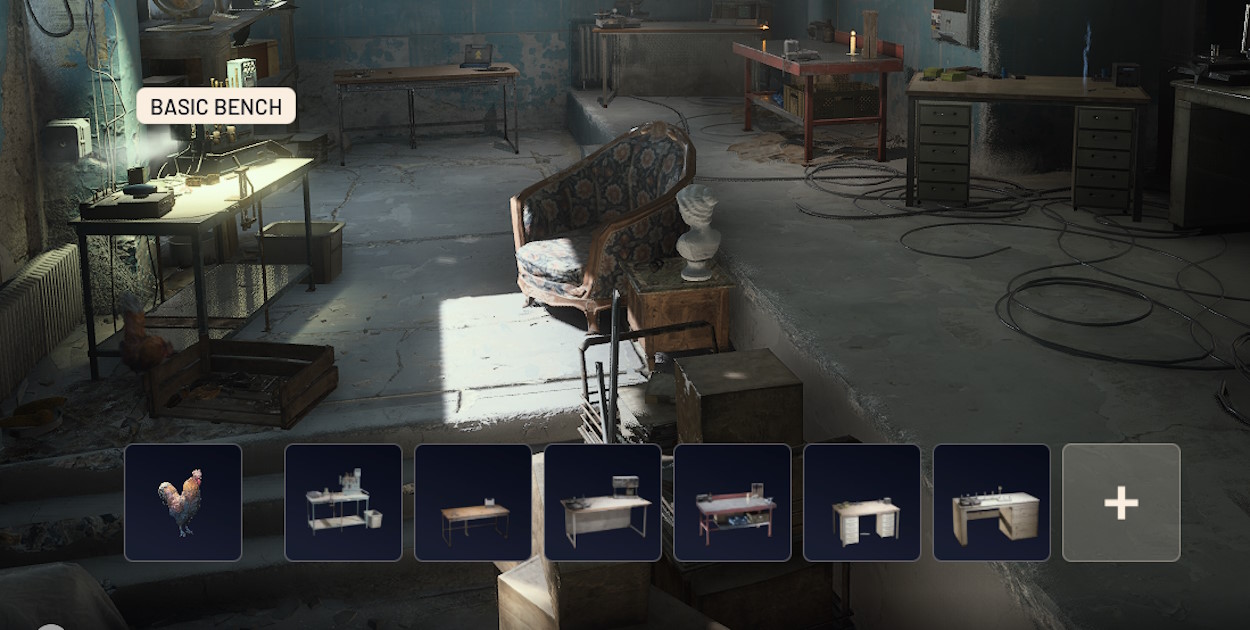The width and height of the screenshot is (1250, 630).
Task: Select the white desk with two drawer columns
Action: coord(862,502)
